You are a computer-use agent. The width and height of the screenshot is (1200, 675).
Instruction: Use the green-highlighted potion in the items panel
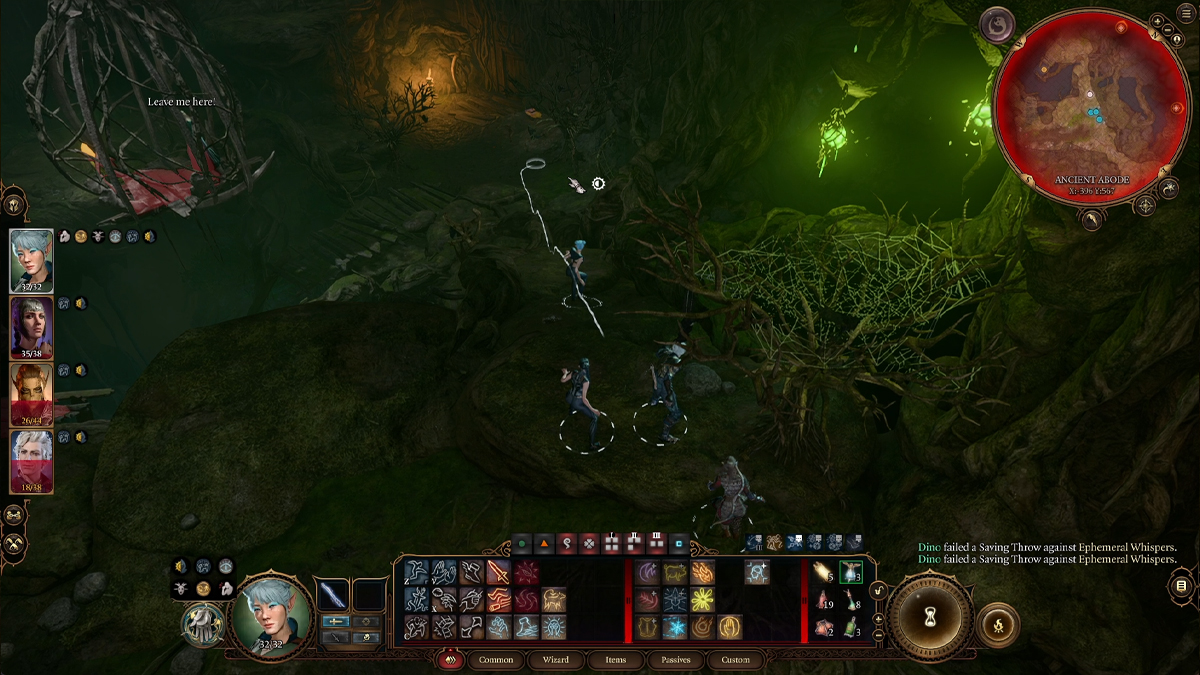point(851,573)
